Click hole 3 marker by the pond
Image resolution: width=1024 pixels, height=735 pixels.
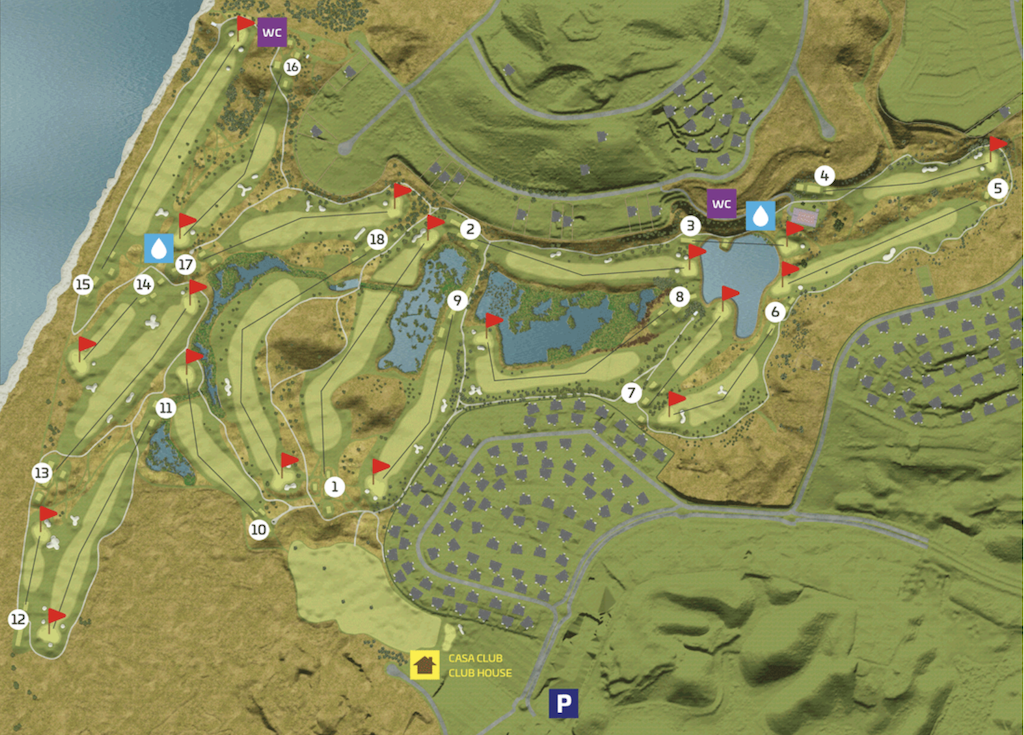point(690,226)
